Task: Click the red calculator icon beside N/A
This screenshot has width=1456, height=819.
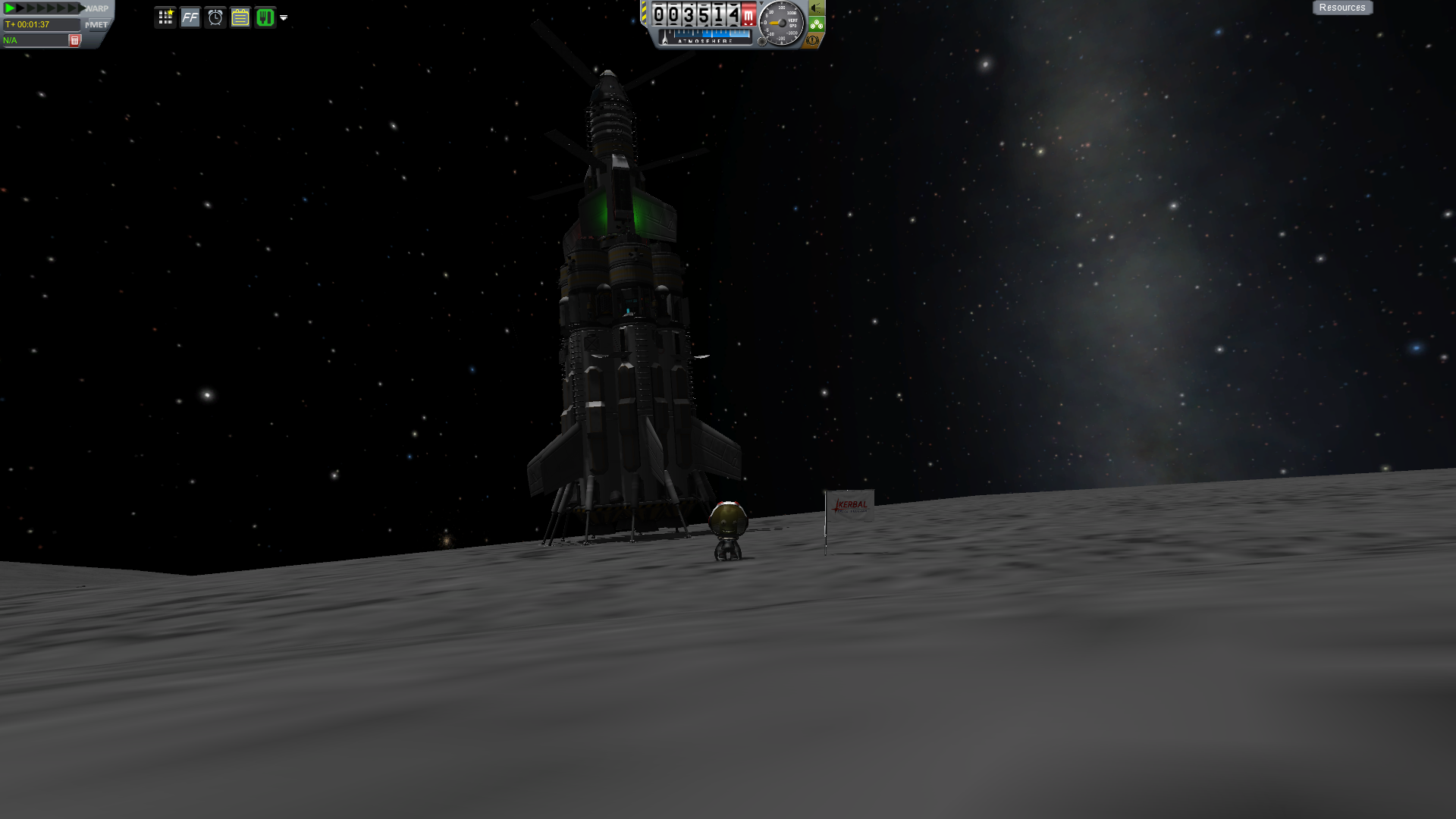Action: 74,39
